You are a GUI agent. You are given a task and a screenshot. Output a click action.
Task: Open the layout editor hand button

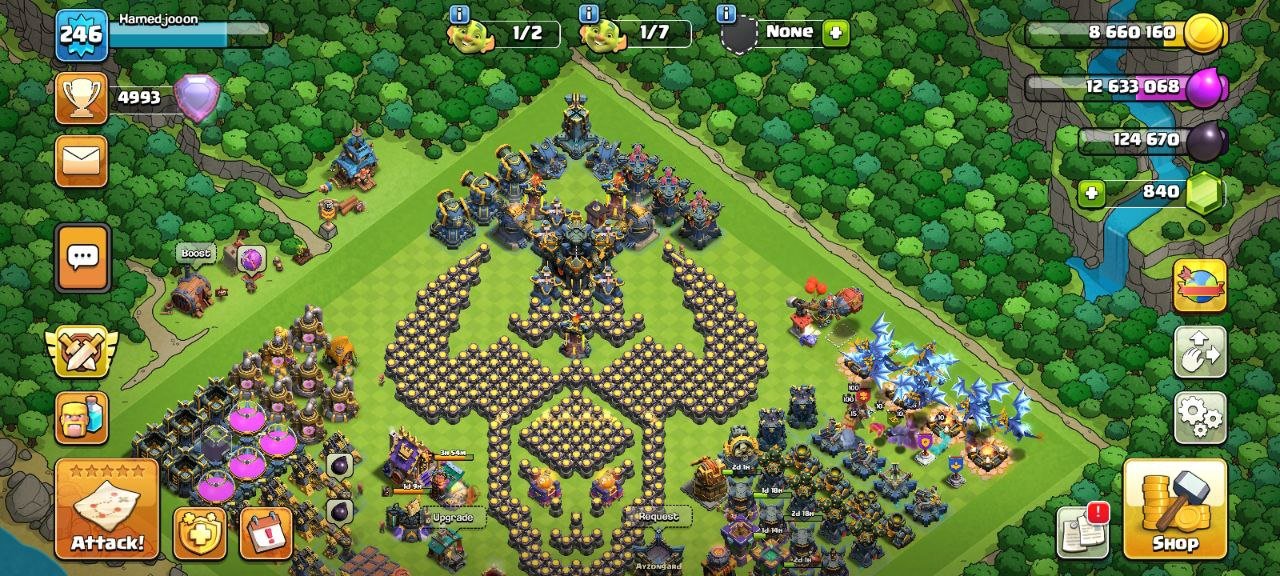click(1200, 352)
